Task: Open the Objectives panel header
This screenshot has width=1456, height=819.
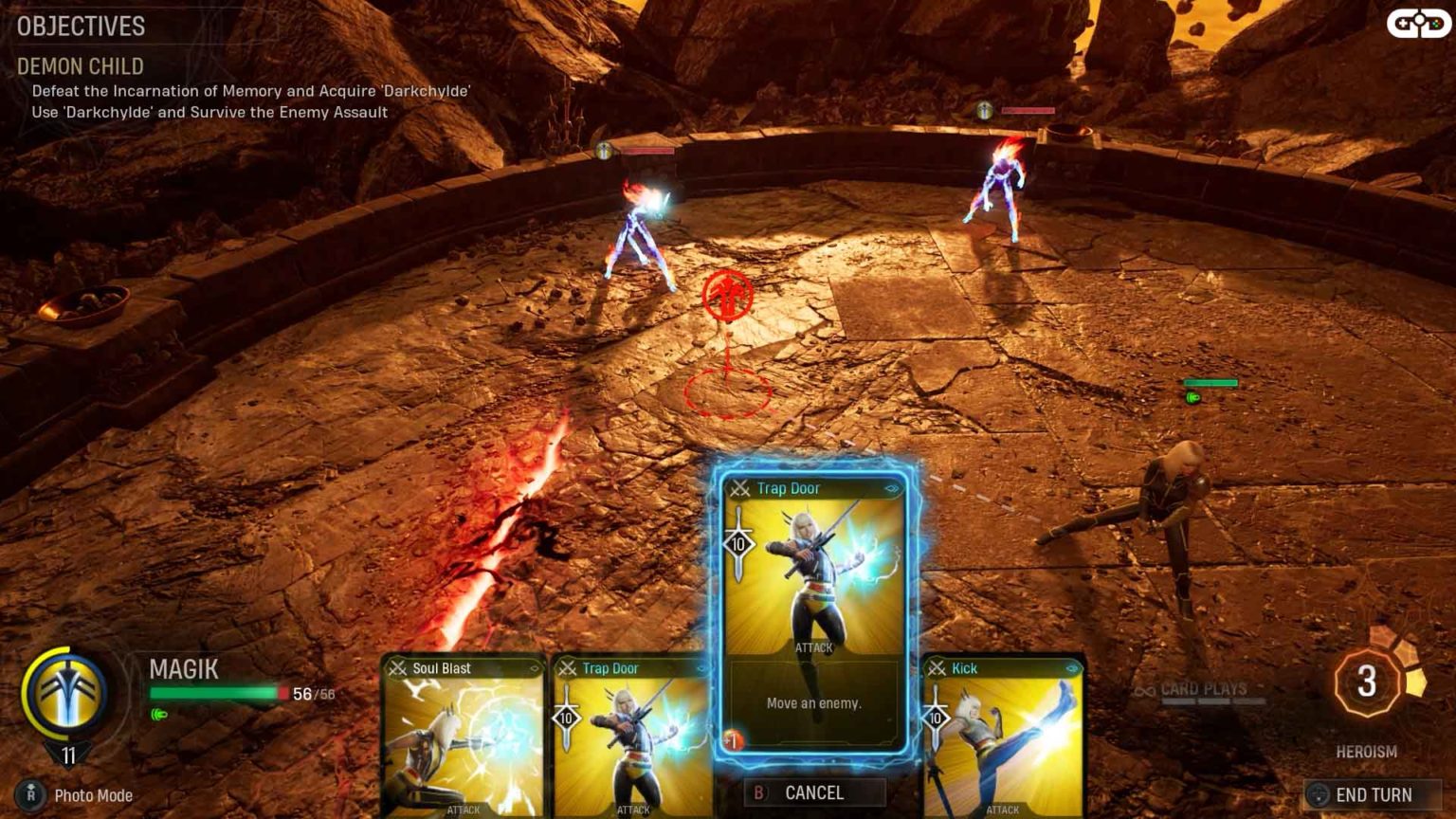Action: [x=80, y=27]
